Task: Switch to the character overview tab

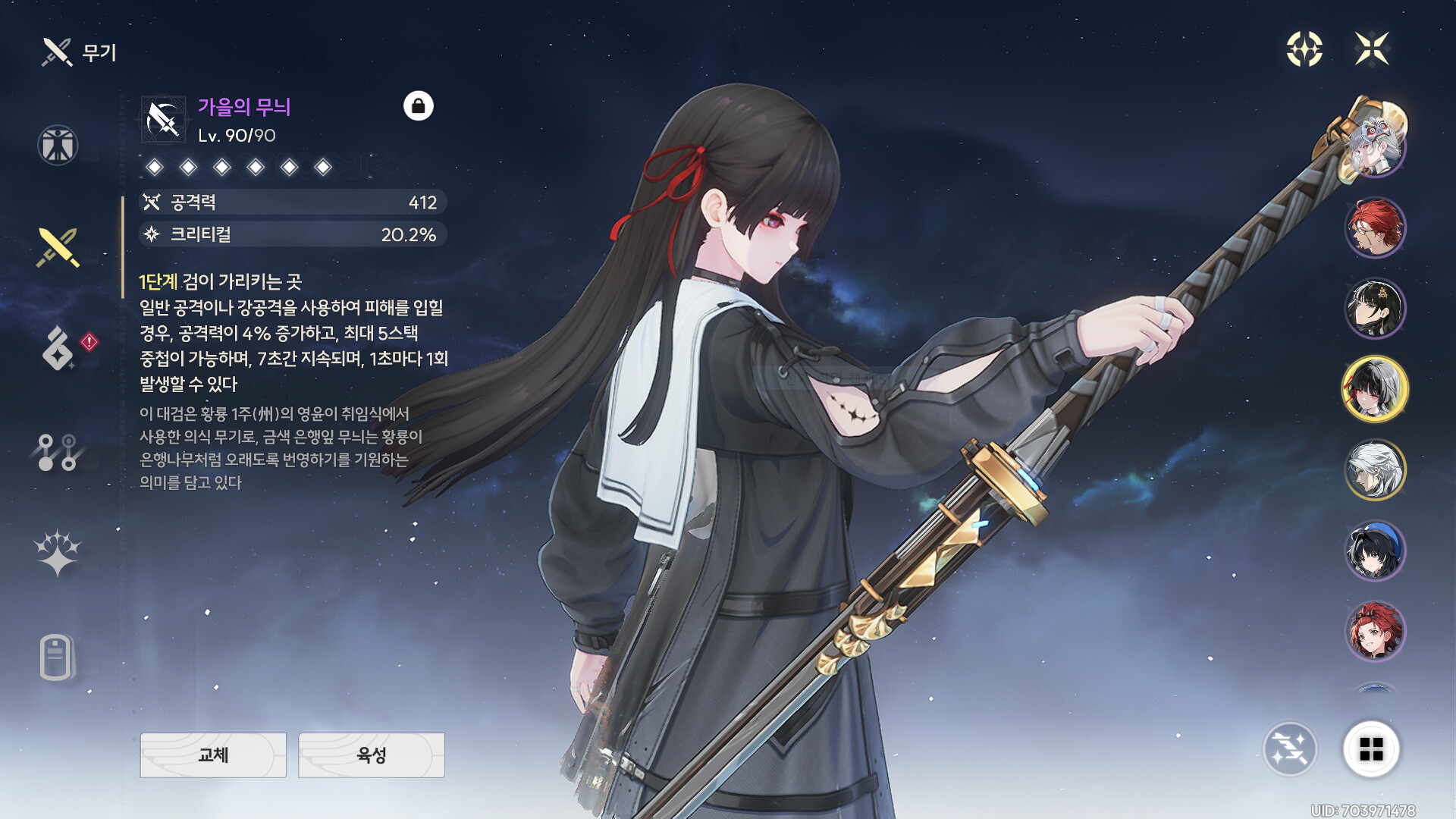Action: (58, 145)
